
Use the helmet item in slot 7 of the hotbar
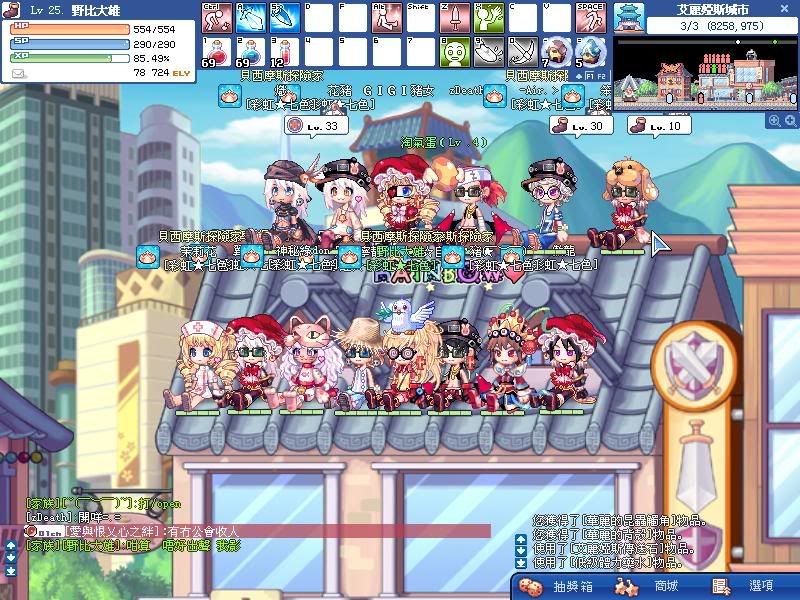point(557,51)
